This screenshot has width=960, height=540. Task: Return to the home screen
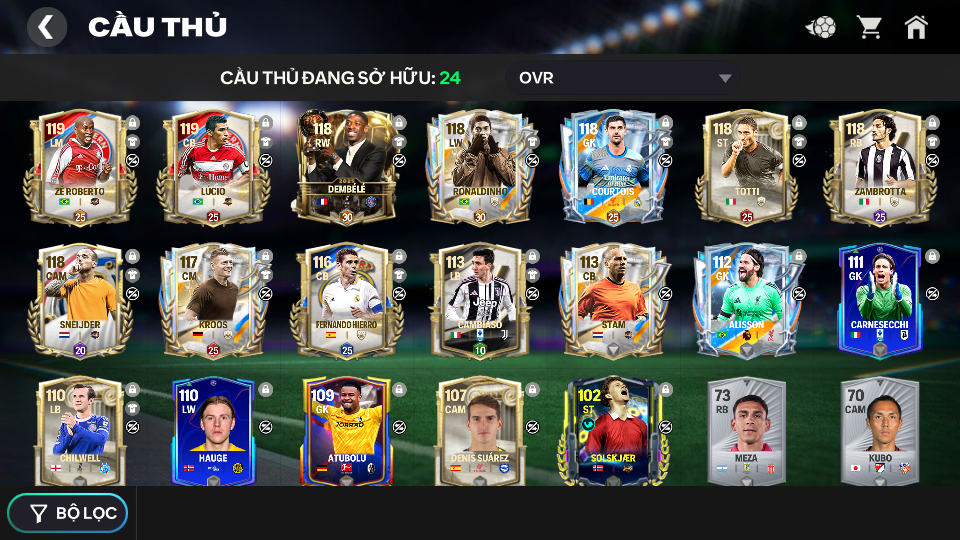[x=916, y=27]
